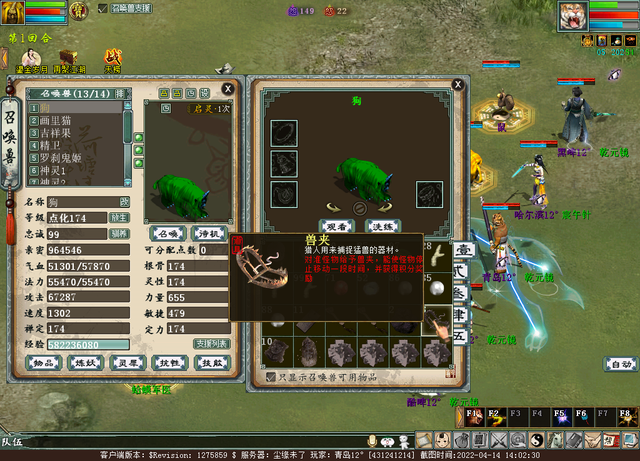Toggle the 只显示召唤兽可用物品 checkbox
640x461 pixels.
pyautogui.click(x=271, y=377)
